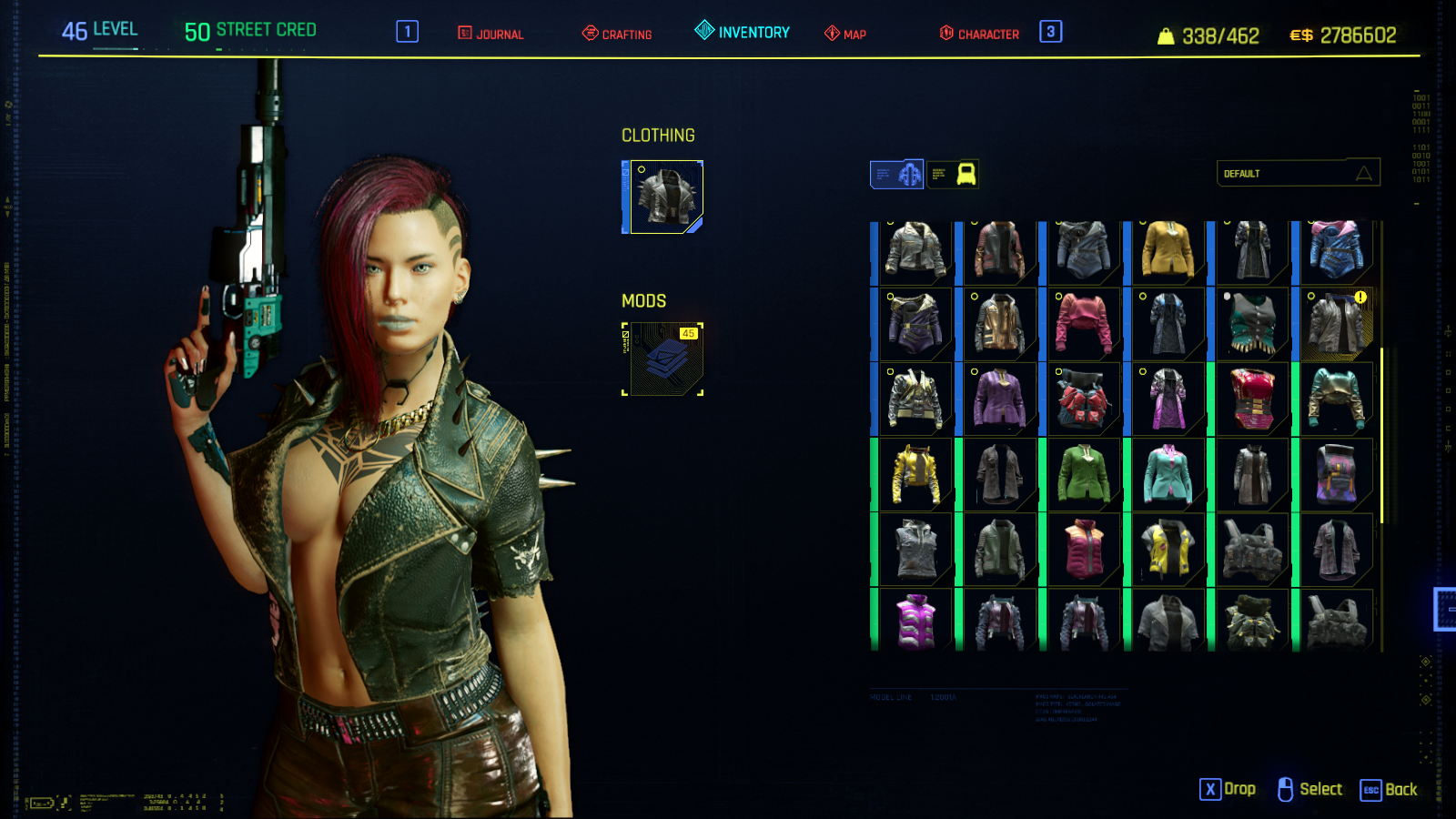Select the red and gold corset item
1456x819 pixels.
[x=1252, y=399]
